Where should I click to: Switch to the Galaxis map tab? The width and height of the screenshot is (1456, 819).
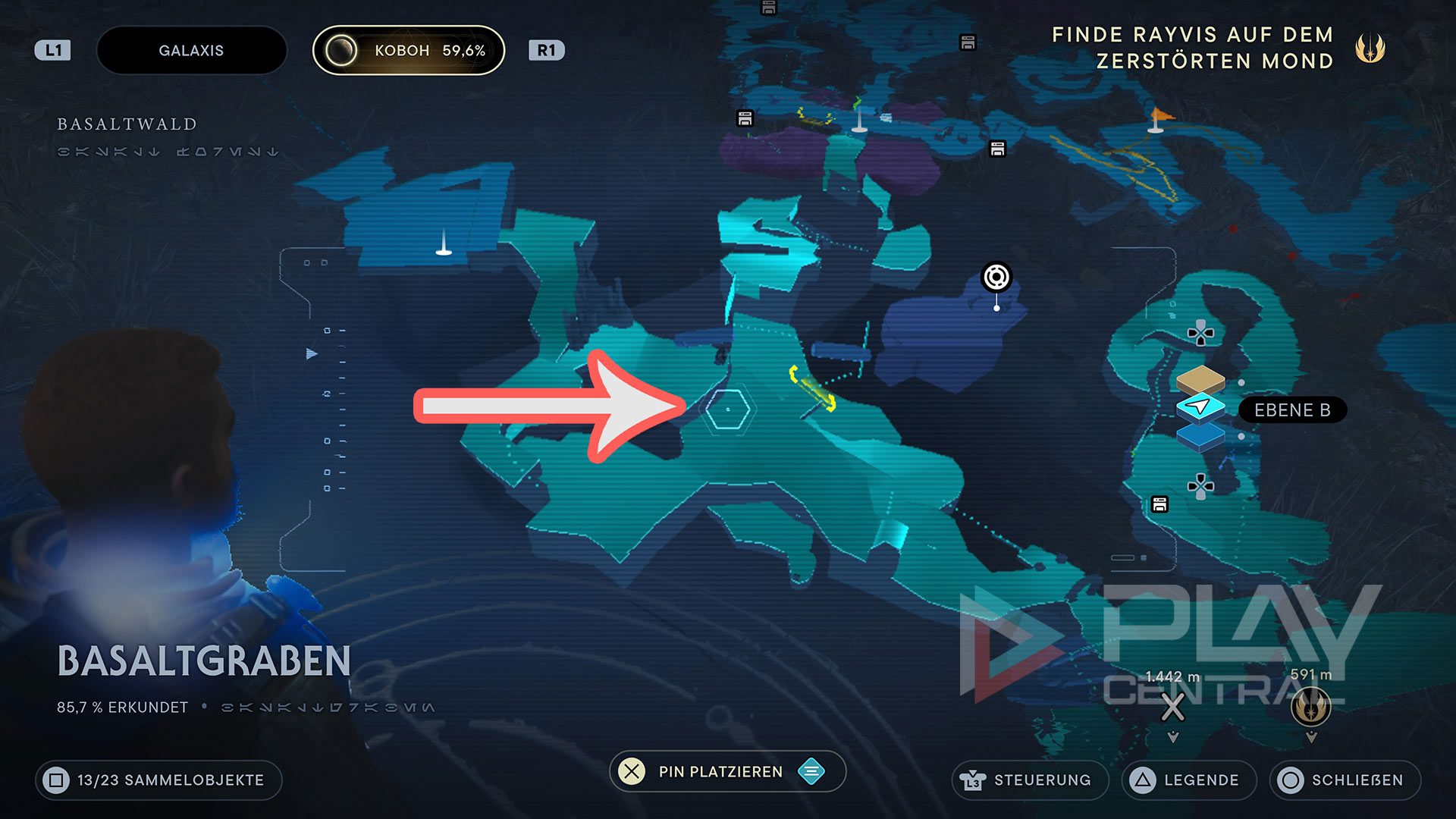(191, 51)
